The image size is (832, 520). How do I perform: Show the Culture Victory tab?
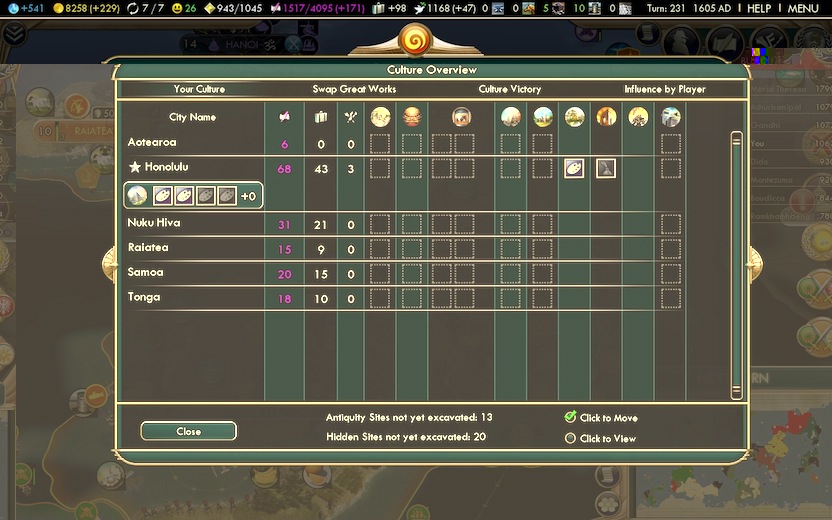[x=510, y=89]
